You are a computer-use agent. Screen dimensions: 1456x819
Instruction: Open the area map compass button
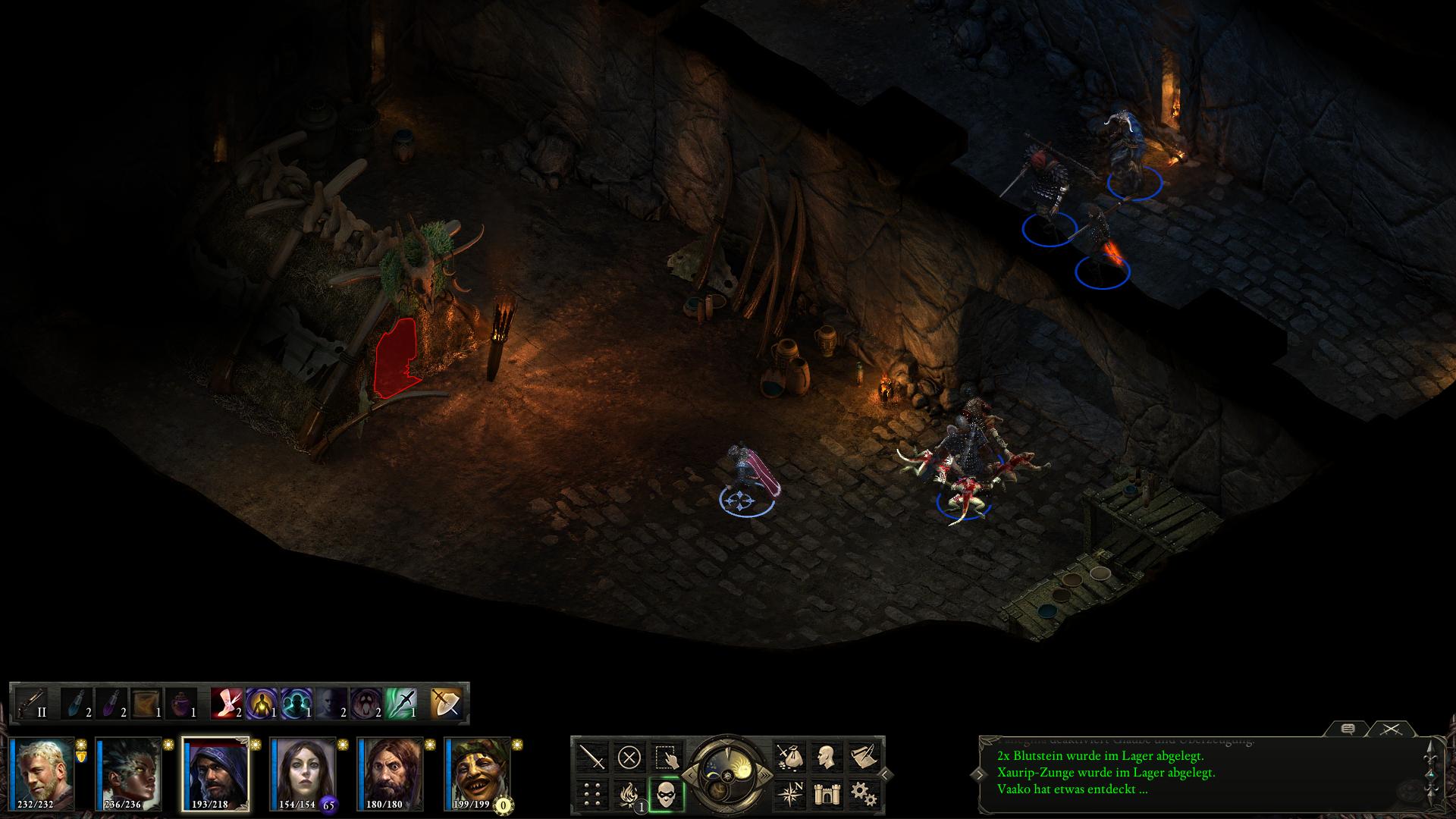789,794
